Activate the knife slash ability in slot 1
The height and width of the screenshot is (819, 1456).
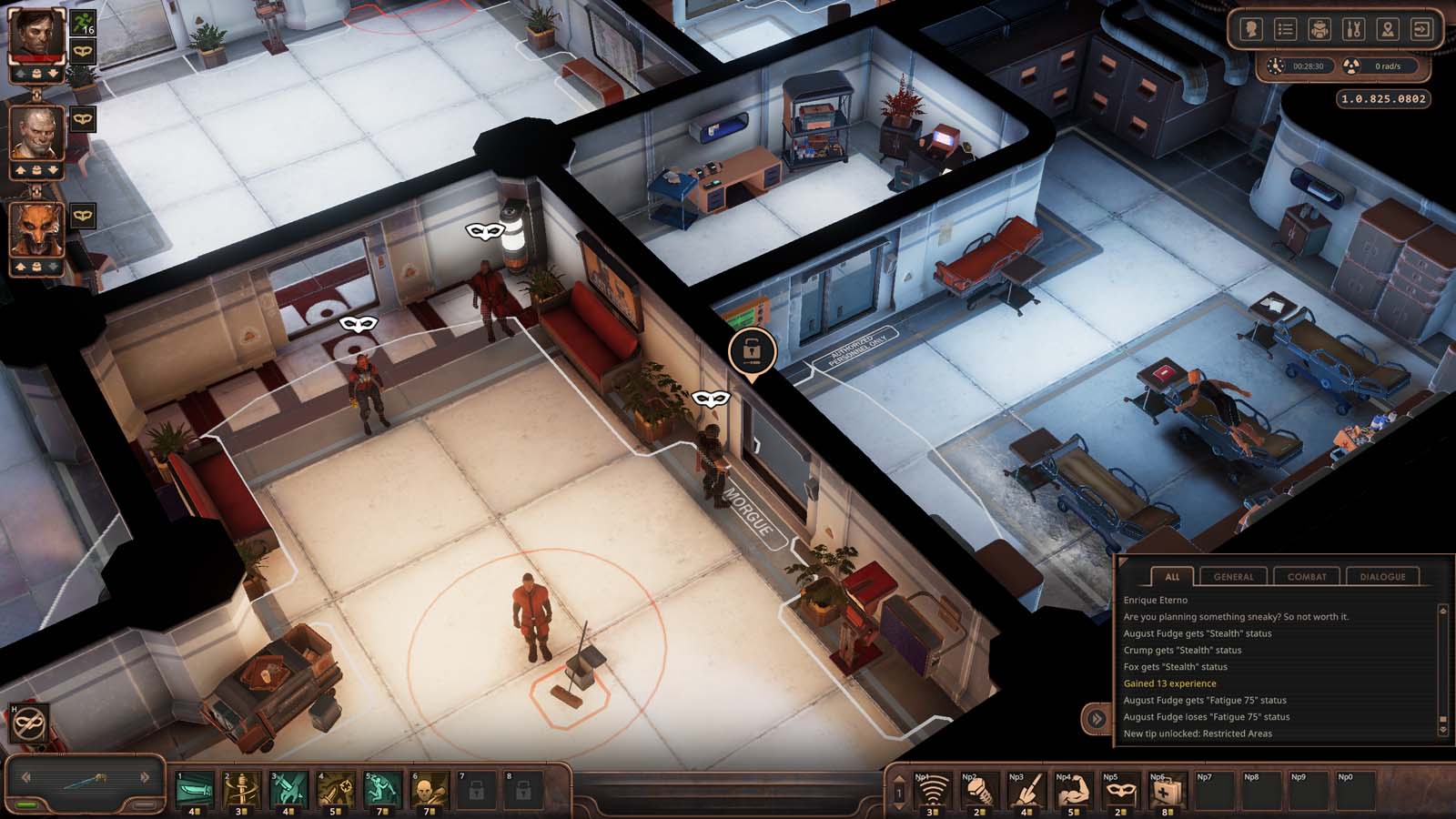click(195, 790)
